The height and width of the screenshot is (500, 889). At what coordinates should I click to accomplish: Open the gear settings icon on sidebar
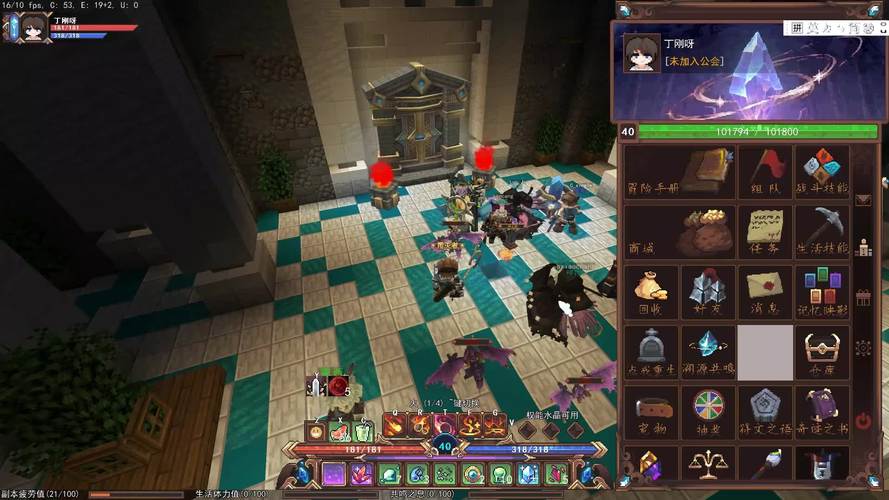(864, 348)
